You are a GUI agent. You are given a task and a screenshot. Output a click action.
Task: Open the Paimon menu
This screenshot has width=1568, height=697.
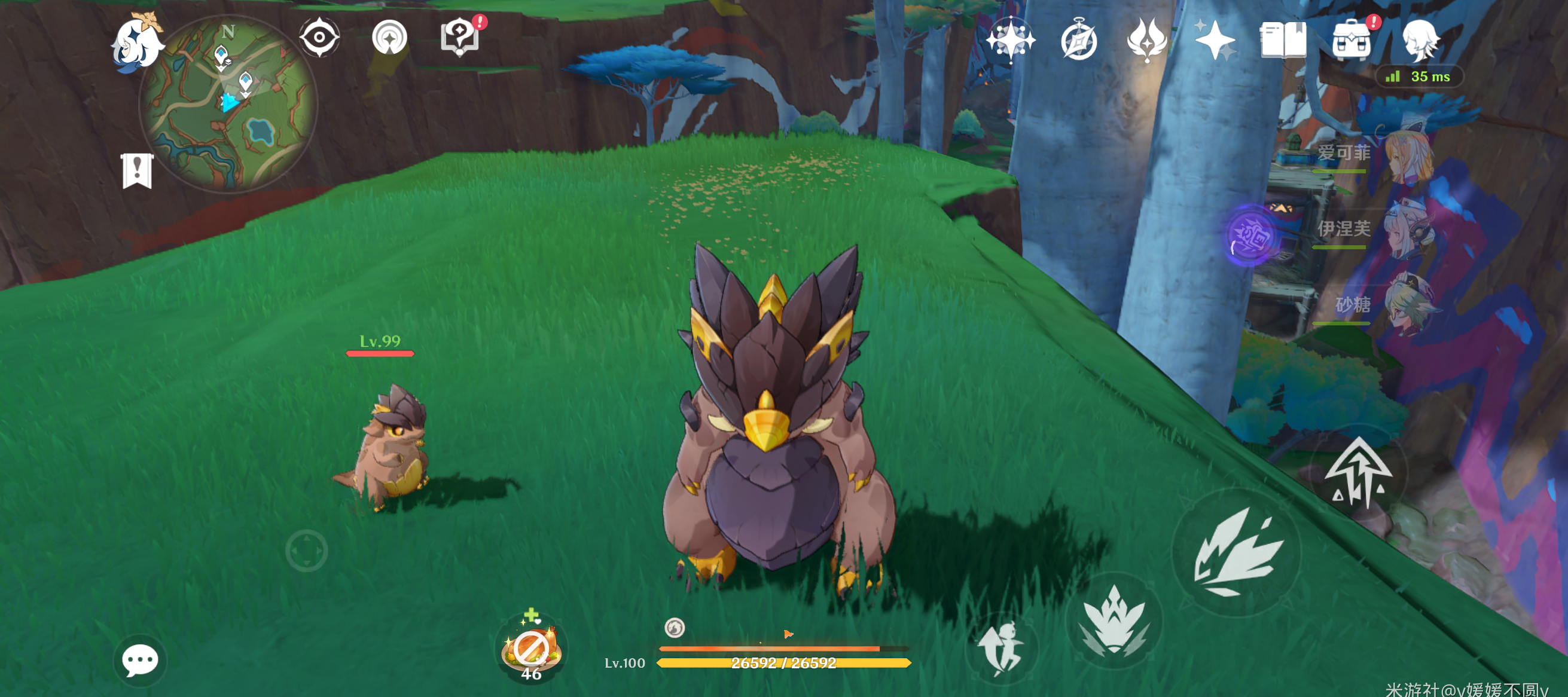point(137,41)
